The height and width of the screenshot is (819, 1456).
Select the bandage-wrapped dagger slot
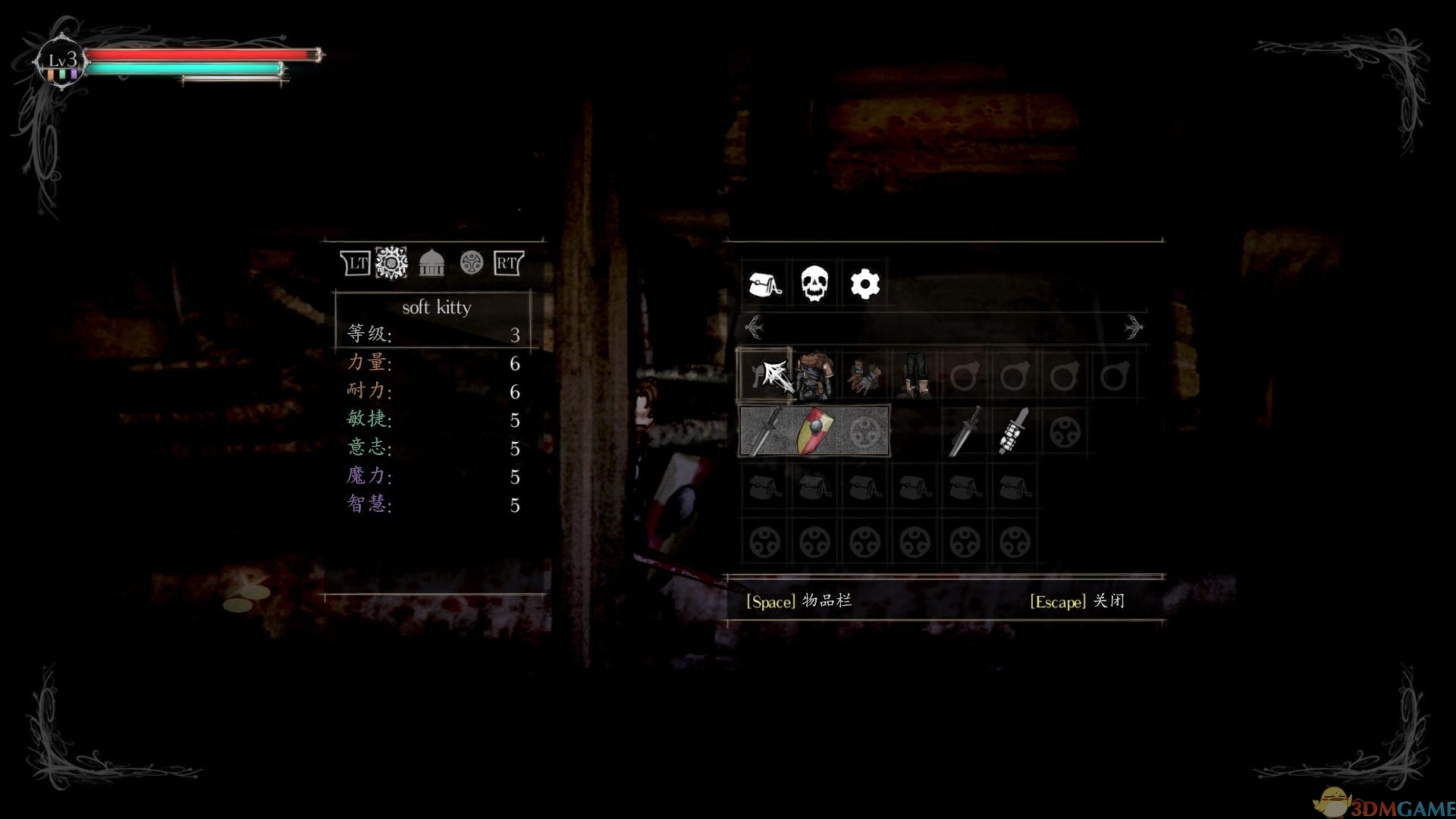[1015, 431]
